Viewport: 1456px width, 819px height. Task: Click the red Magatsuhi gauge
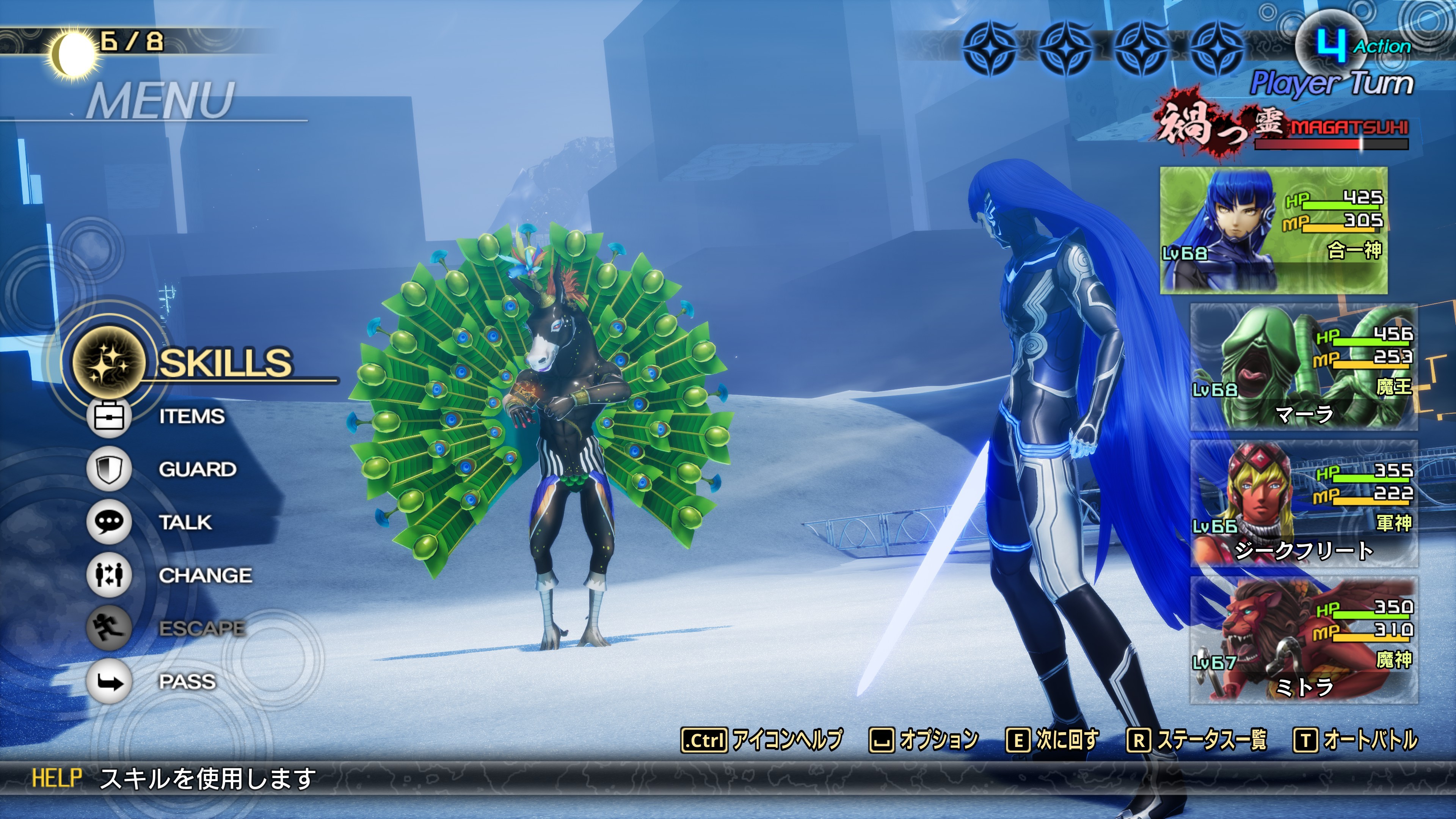coord(1331,144)
